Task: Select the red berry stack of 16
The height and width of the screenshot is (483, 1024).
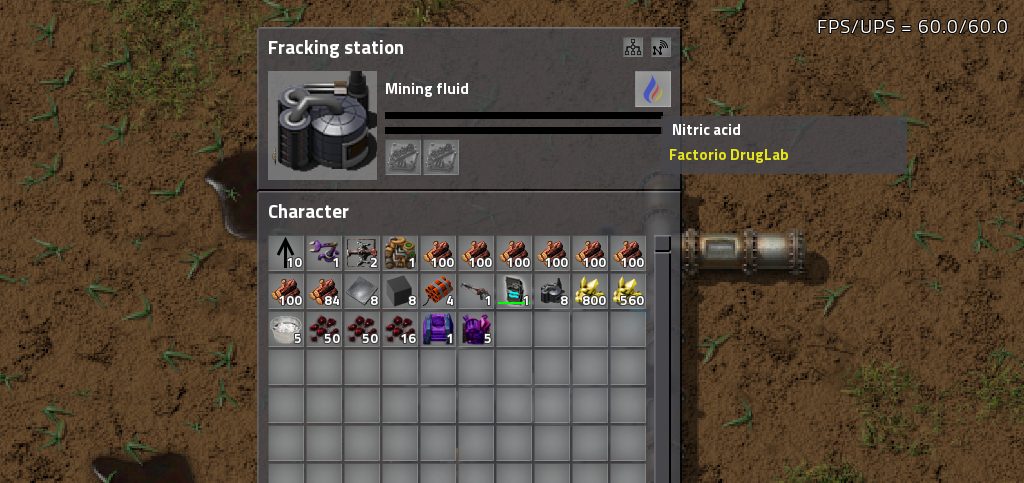Action: coord(400,328)
